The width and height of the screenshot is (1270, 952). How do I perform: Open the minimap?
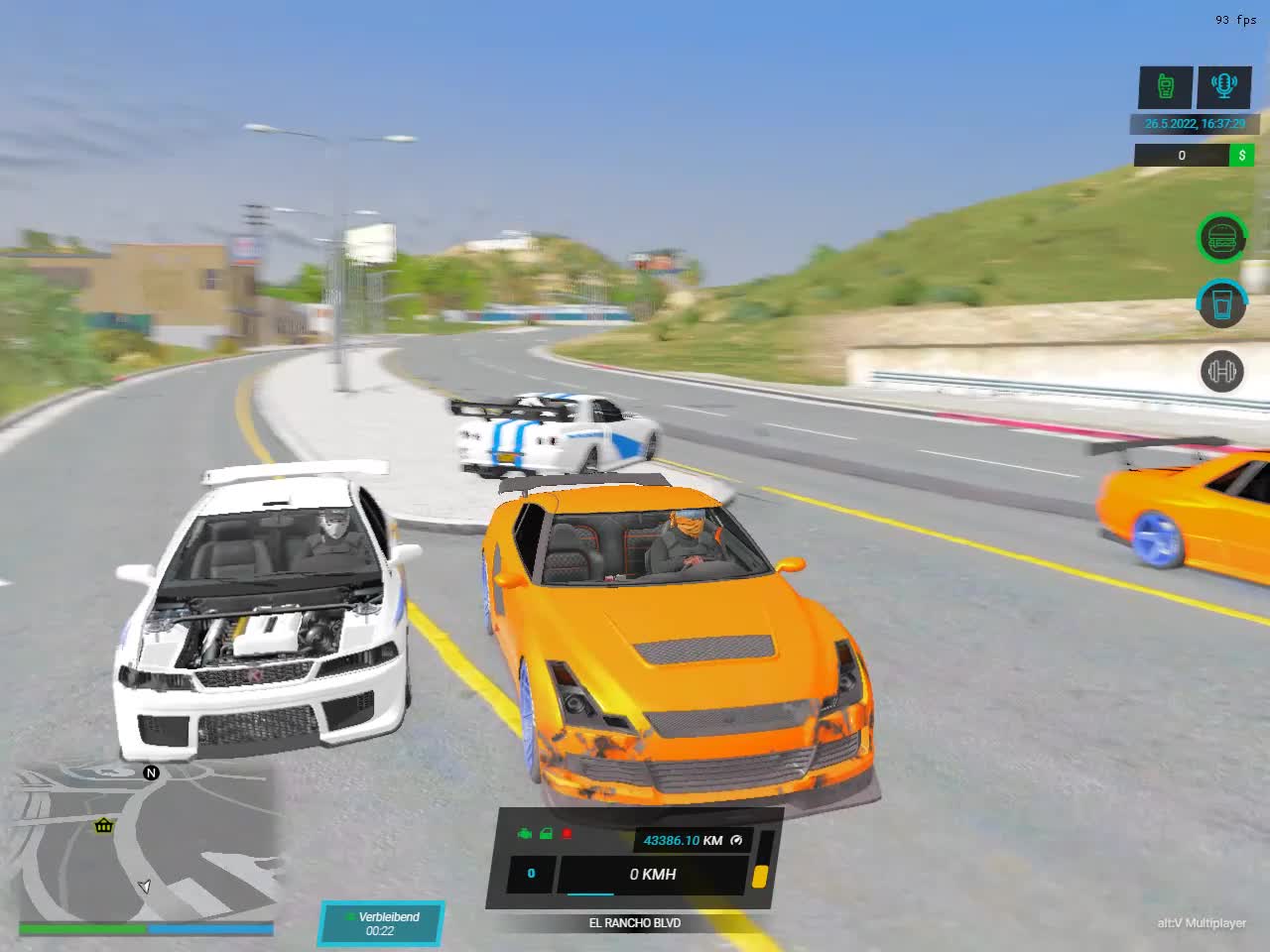point(147,848)
